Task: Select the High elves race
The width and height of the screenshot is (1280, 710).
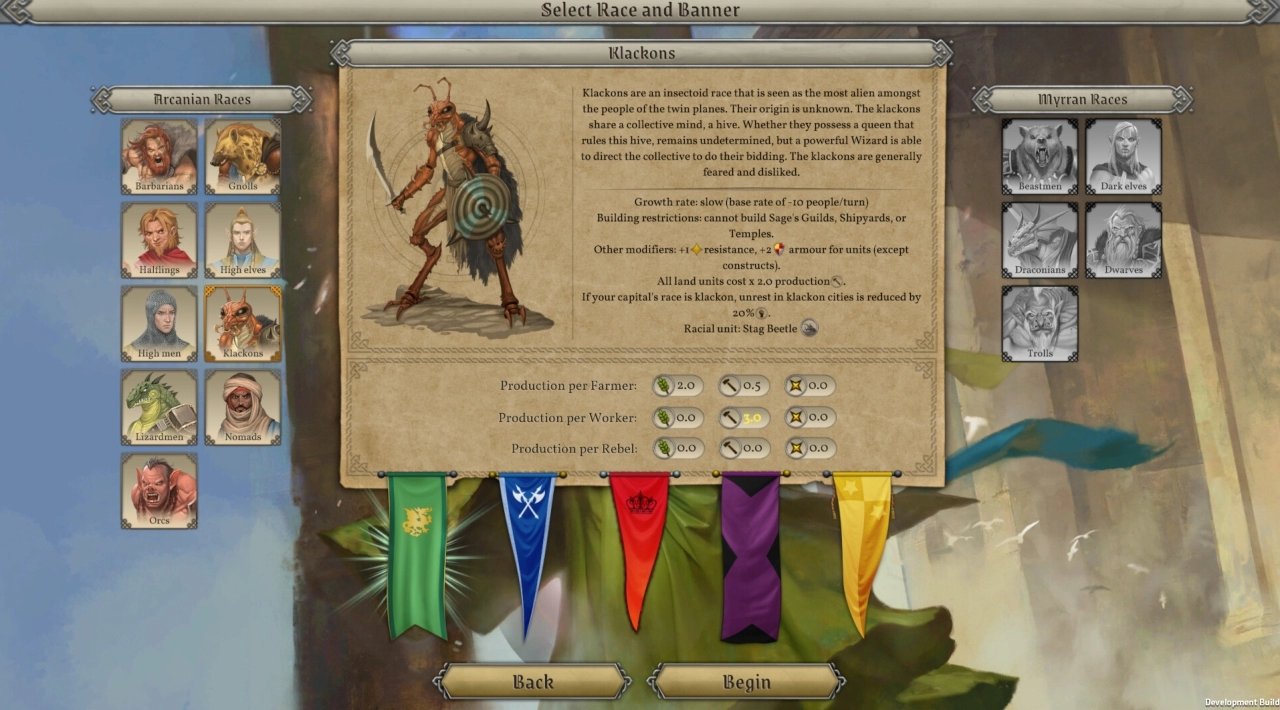Action: (243, 240)
